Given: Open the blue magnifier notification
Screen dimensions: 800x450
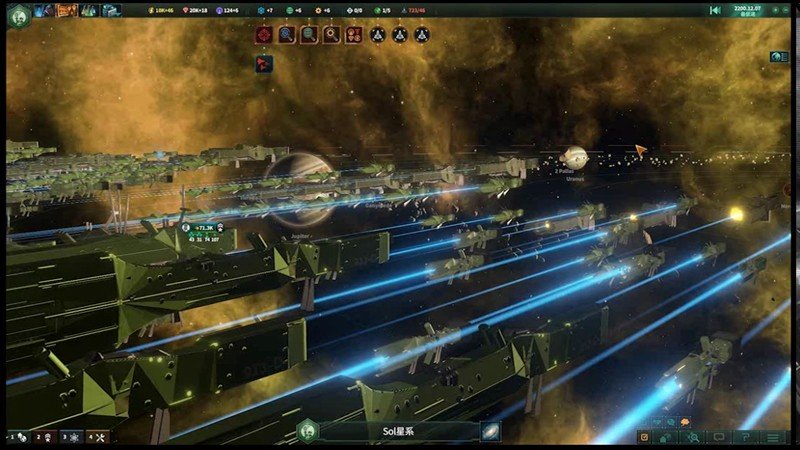Looking at the screenshot, I should (287, 35).
